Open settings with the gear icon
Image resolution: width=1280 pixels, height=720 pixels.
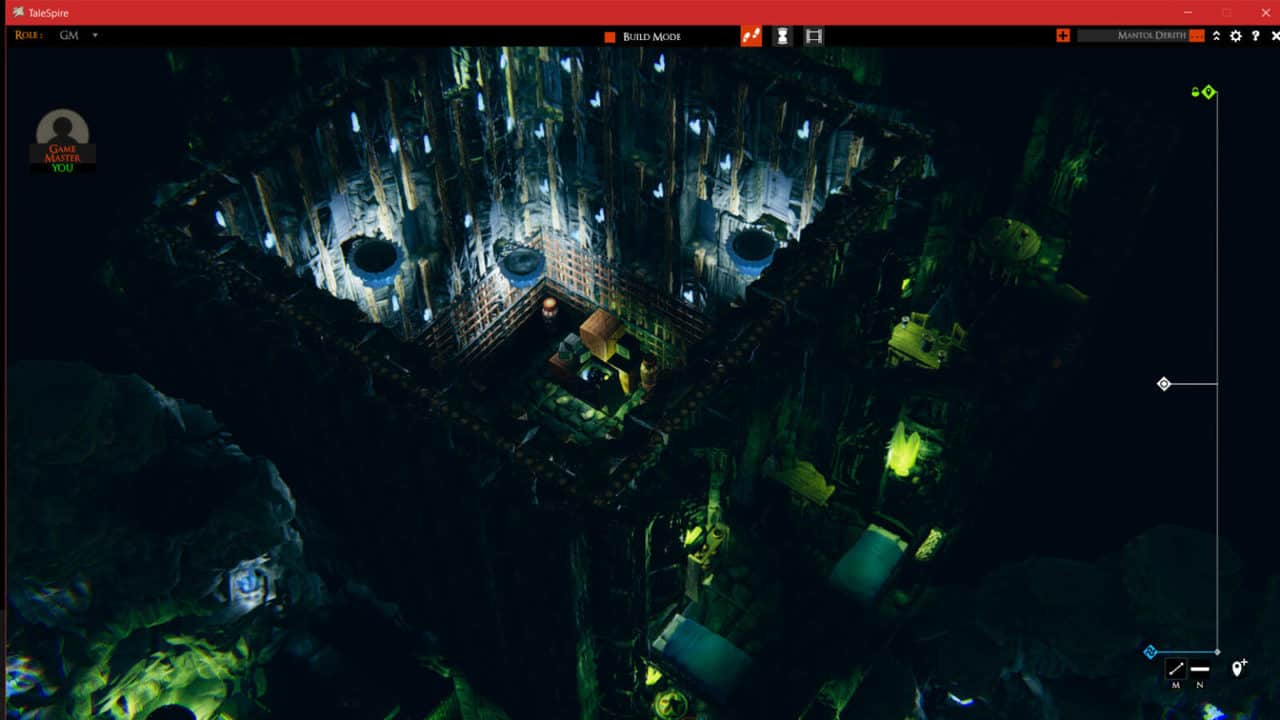(1236, 36)
